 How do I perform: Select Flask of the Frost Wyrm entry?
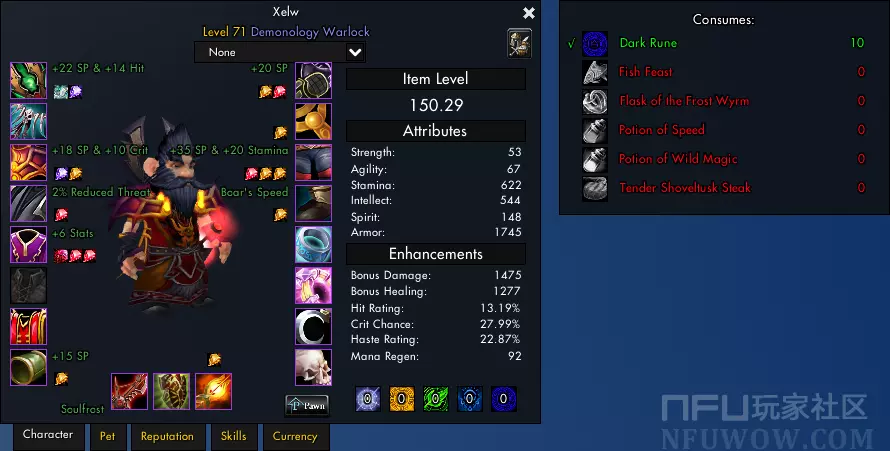[683, 101]
